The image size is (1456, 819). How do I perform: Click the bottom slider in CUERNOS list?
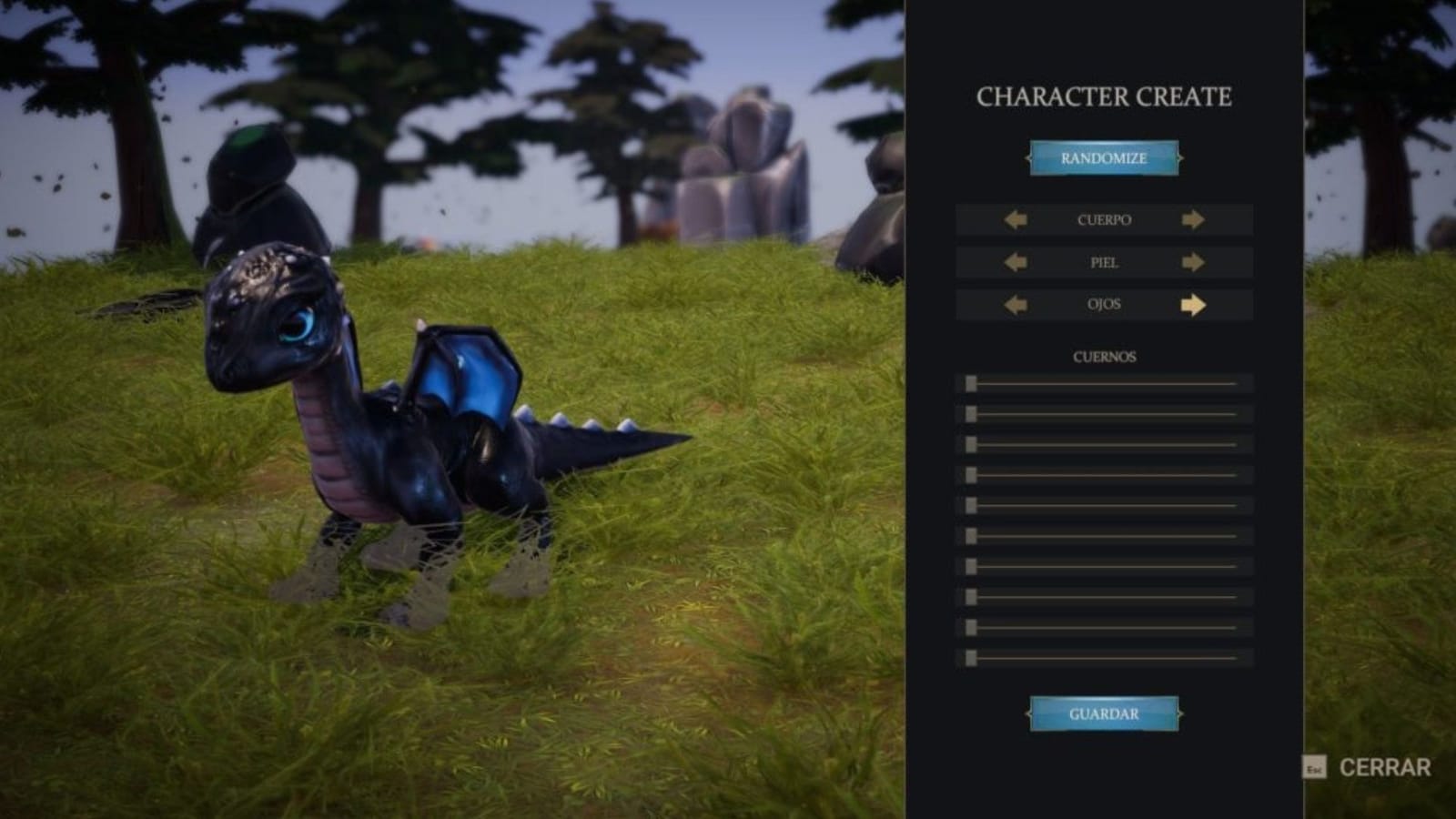coord(972,656)
